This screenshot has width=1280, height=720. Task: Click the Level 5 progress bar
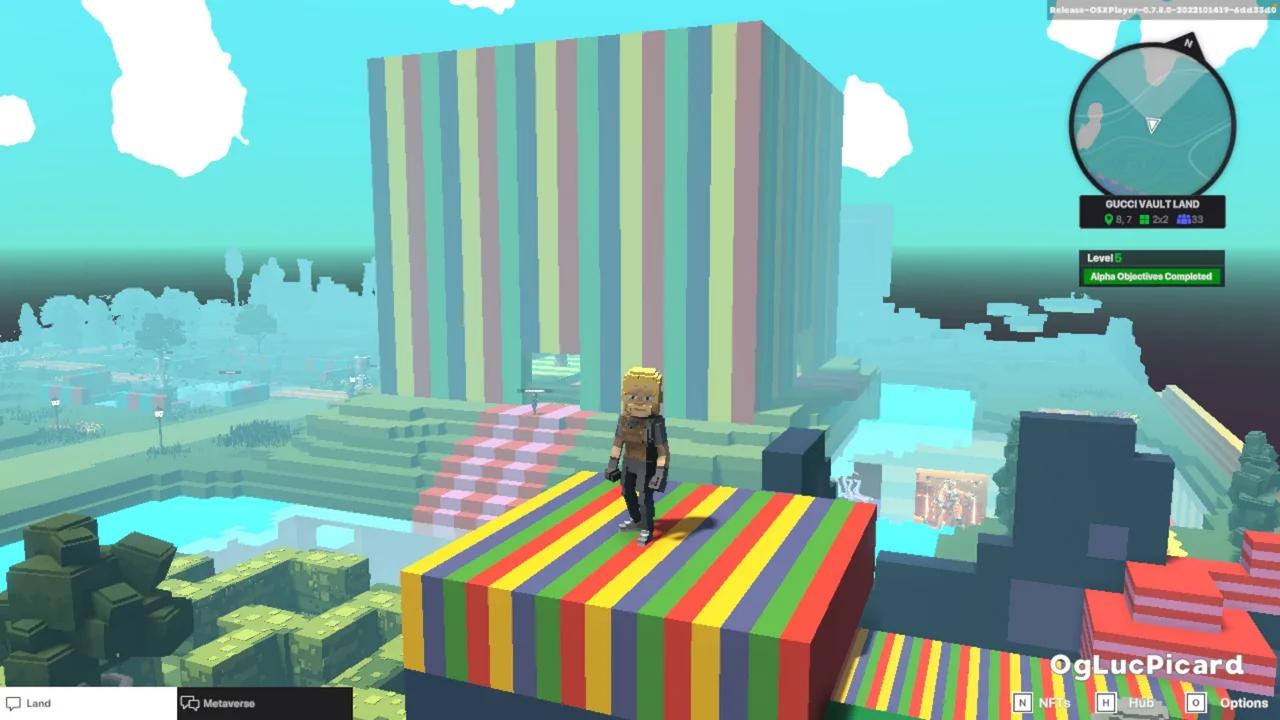click(x=1151, y=257)
